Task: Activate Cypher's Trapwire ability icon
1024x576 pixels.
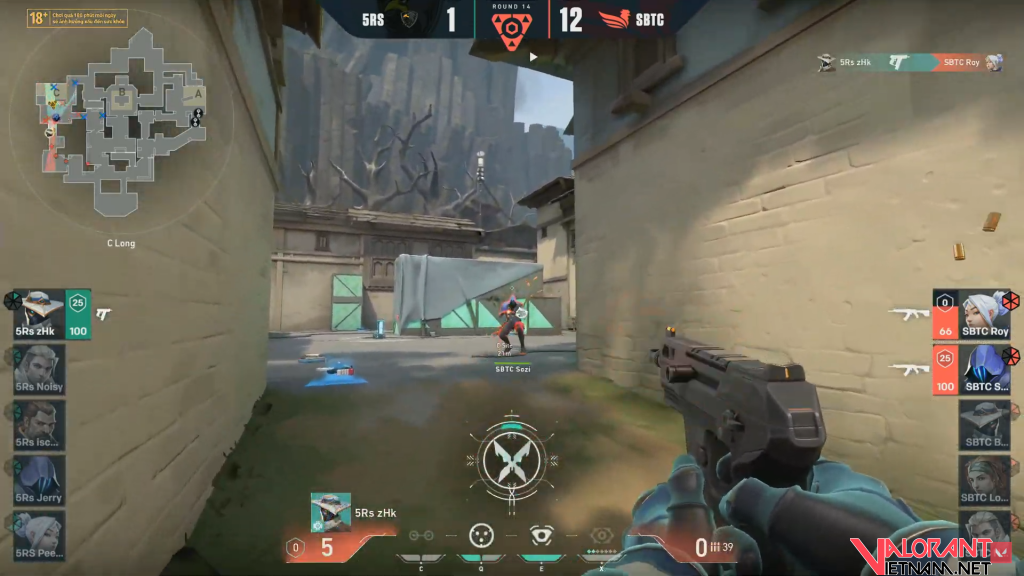Action: [421, 536]
